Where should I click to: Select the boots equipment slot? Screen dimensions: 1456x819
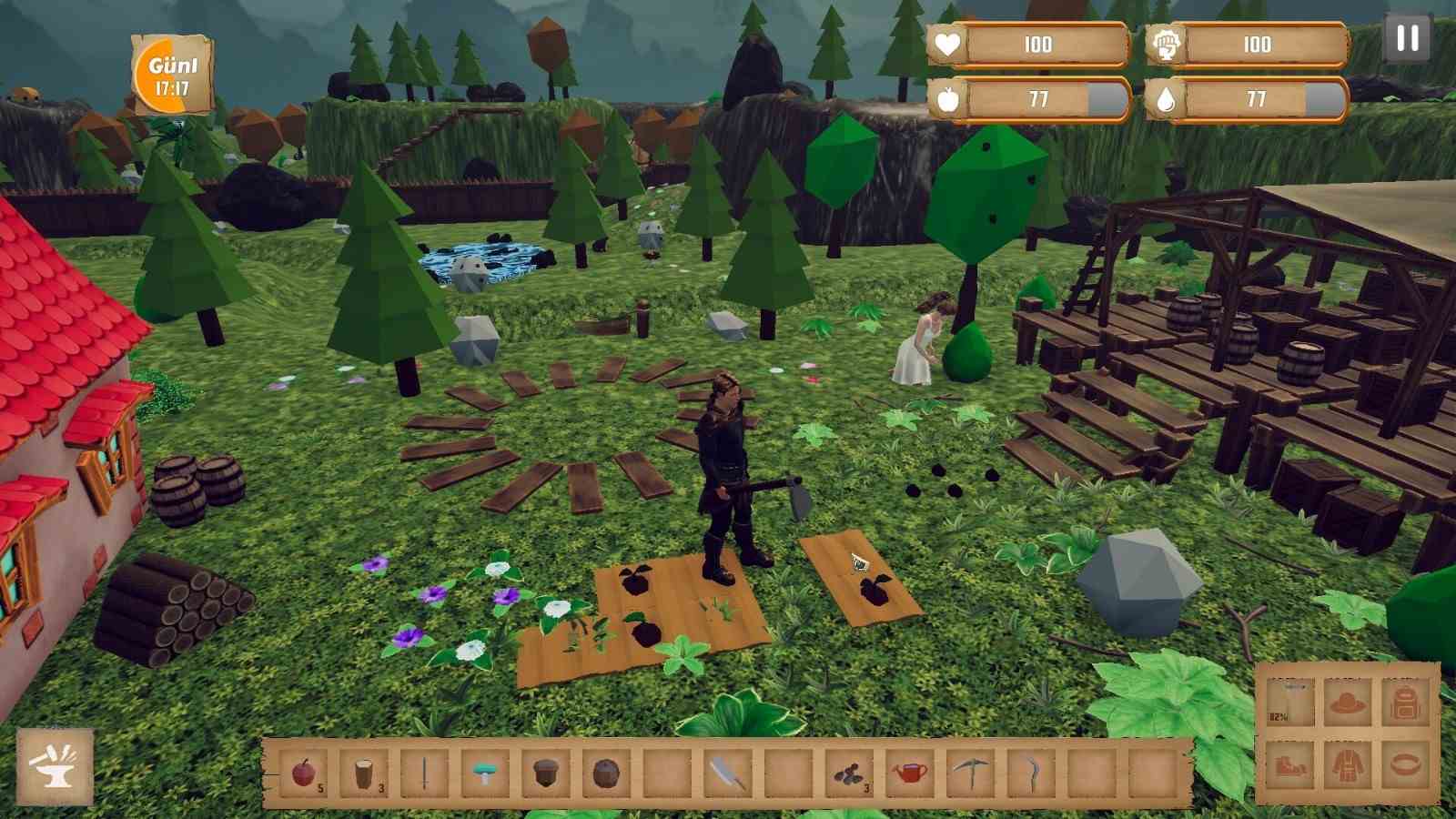(x=1290, y=764)
